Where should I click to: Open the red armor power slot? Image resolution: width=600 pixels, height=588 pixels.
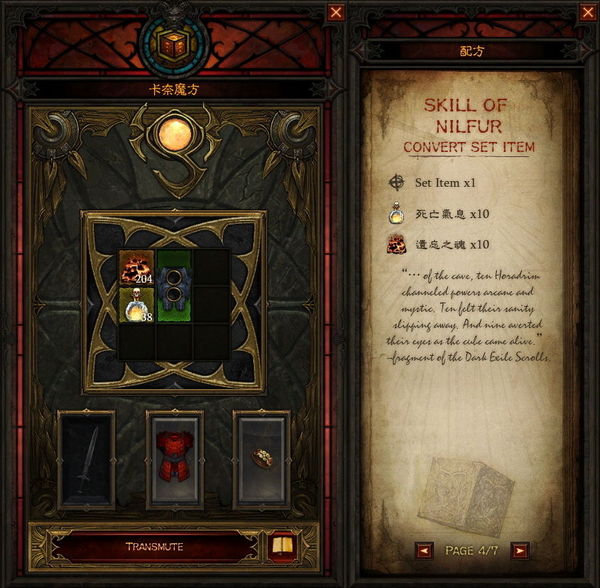pyautogui.click(x=174, y=458)
